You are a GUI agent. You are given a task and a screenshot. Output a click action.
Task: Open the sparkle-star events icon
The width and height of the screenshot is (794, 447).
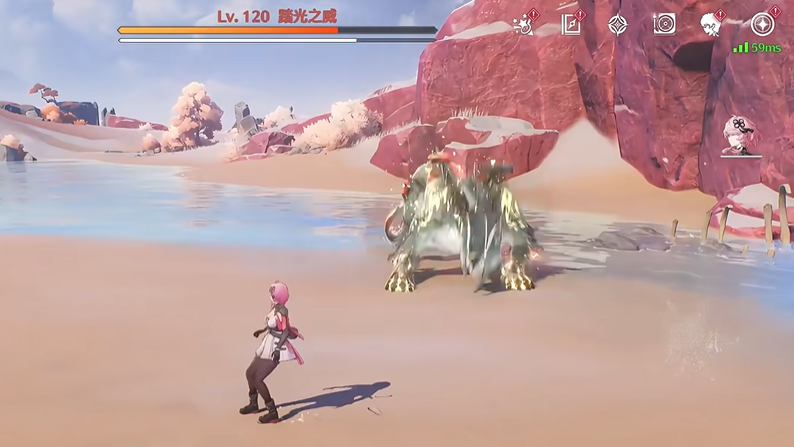(x=523, y=24)
